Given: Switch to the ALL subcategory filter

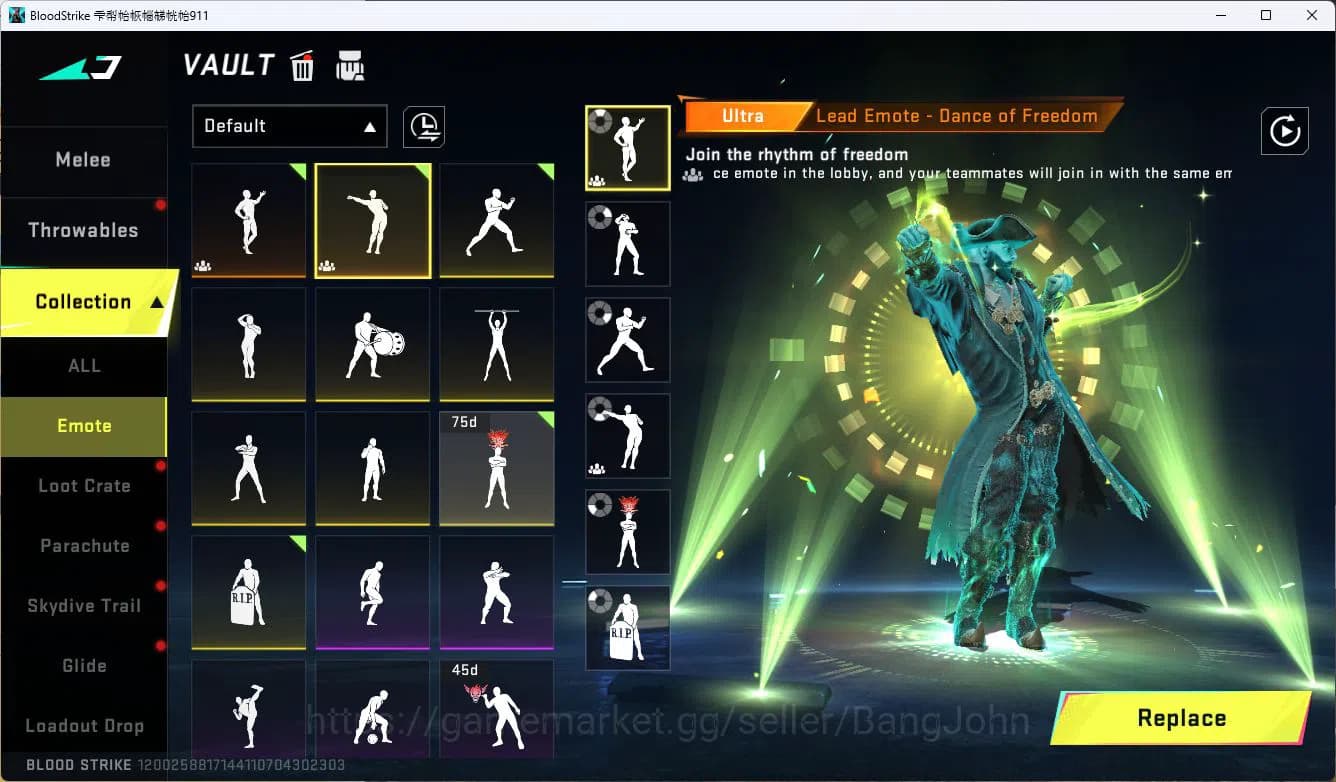Looking at the screenshot, I should tap(84, 366).
